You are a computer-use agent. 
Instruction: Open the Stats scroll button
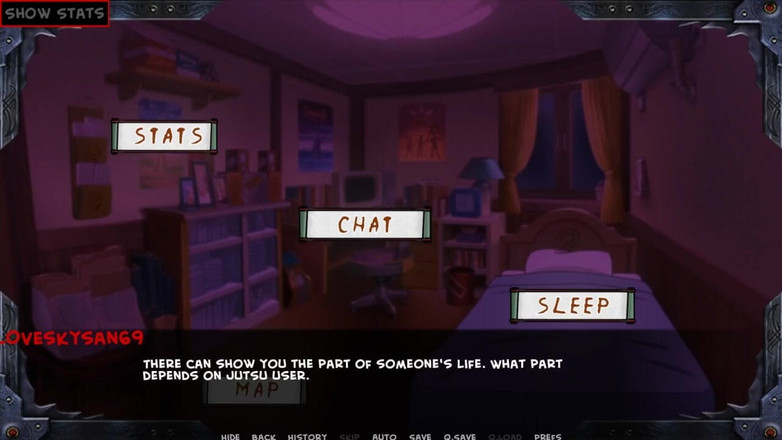pyautogui.click(x=164, y=136)
